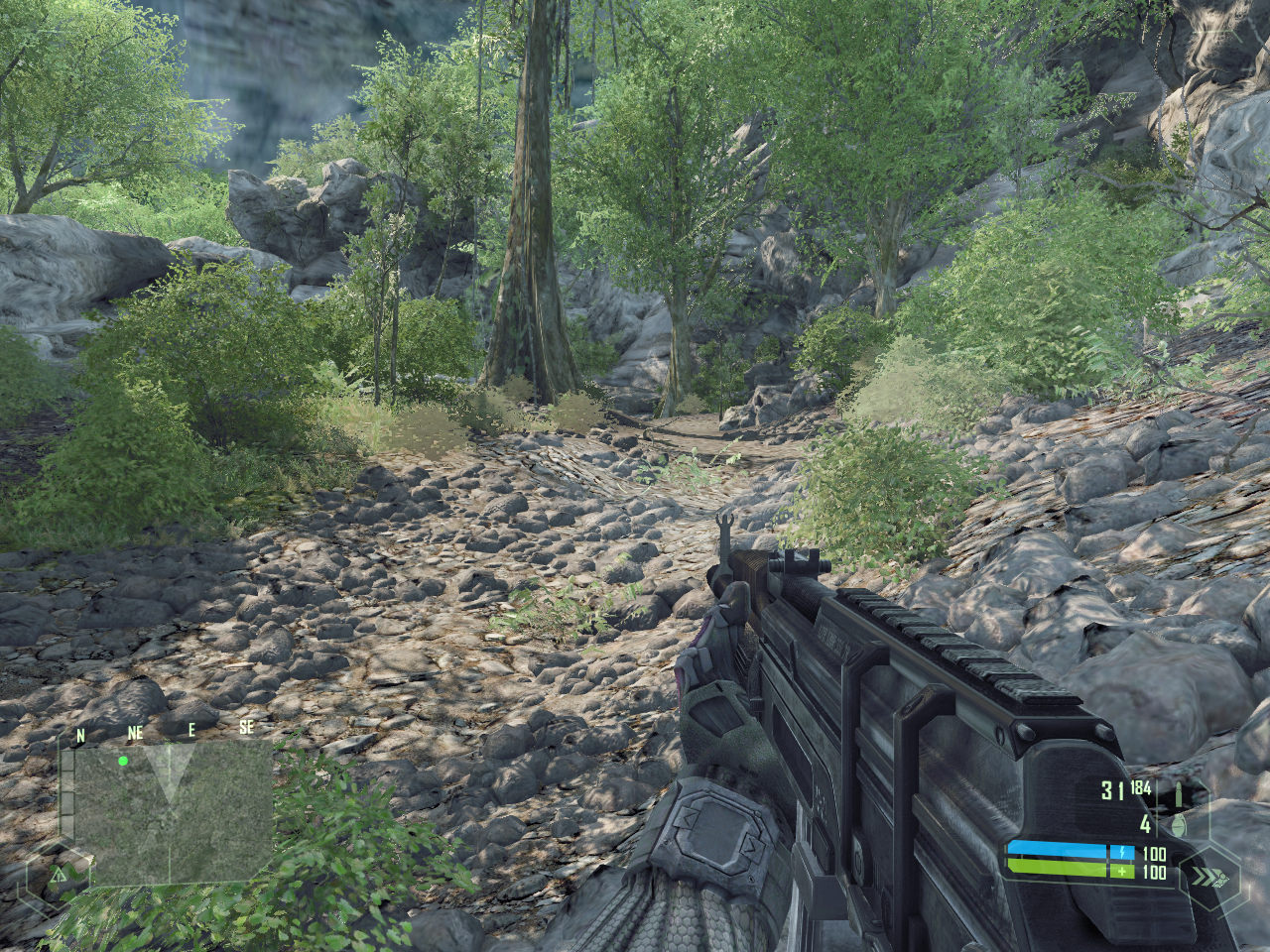This screenshot has height=952, width=1270.
Task: Select the green objective dot on the minimap
Action: 123,762
